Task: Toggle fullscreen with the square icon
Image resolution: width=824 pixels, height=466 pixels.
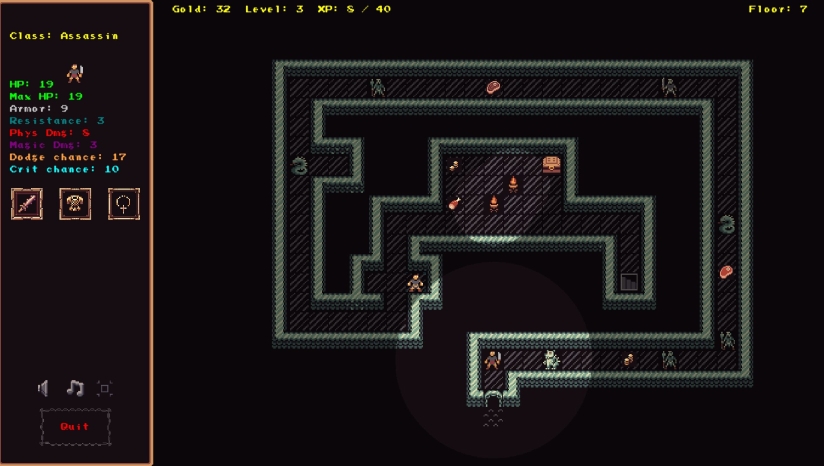Action: [105, 388]
